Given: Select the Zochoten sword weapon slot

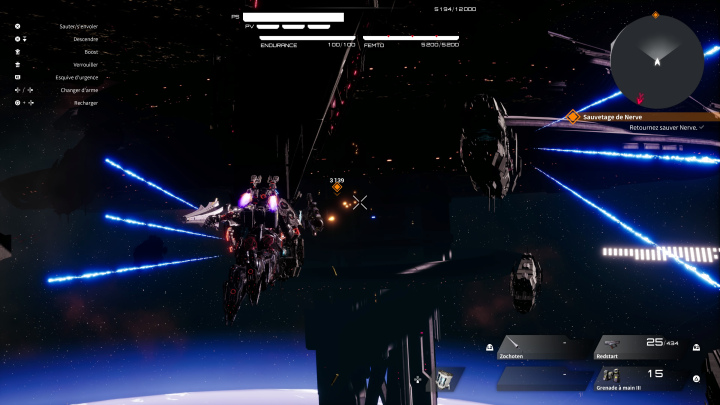Looking at the screenshot, I should (x=541, y=346).
